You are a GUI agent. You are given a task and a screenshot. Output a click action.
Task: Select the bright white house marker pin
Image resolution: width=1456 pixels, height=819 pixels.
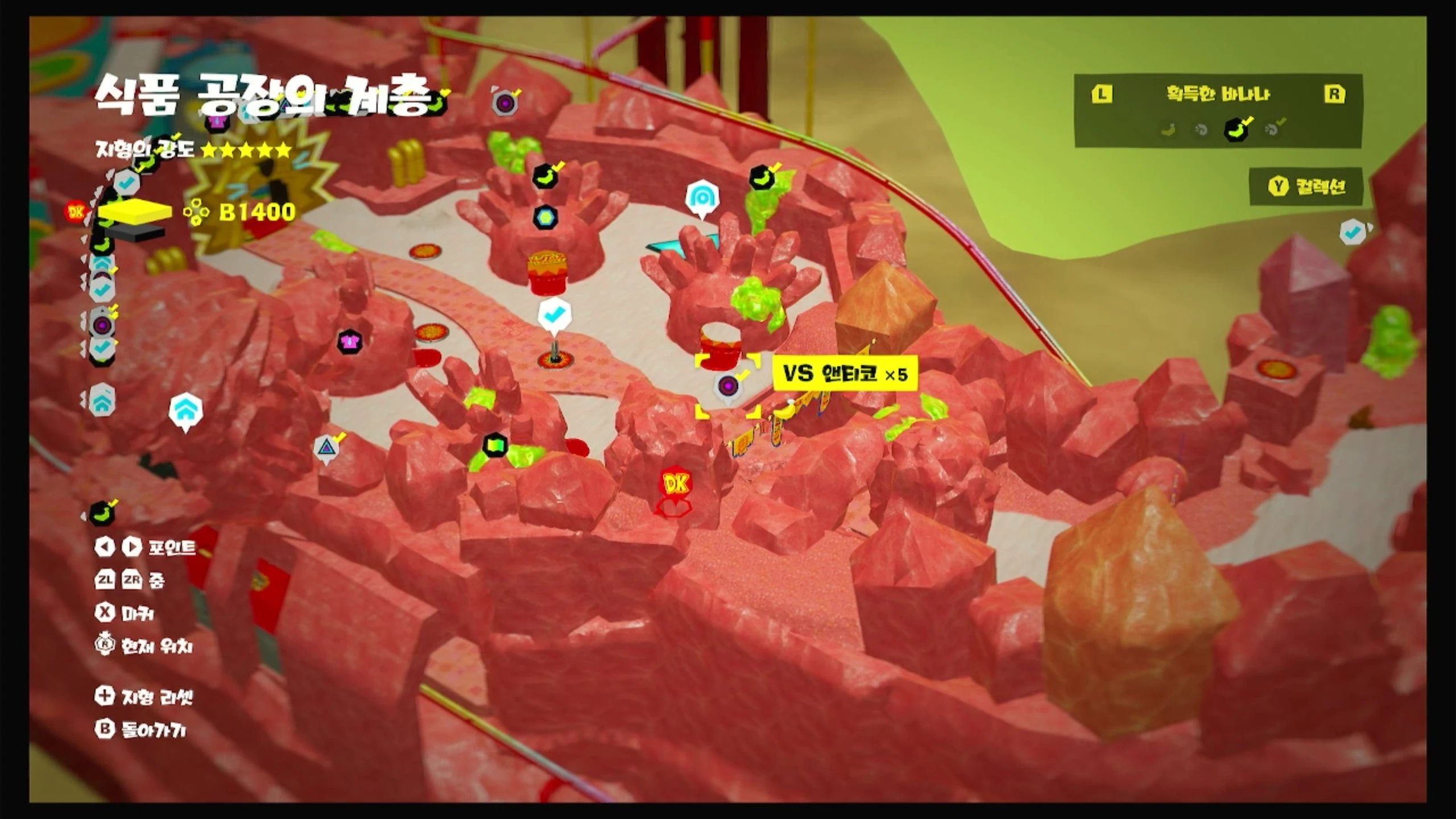185,409
